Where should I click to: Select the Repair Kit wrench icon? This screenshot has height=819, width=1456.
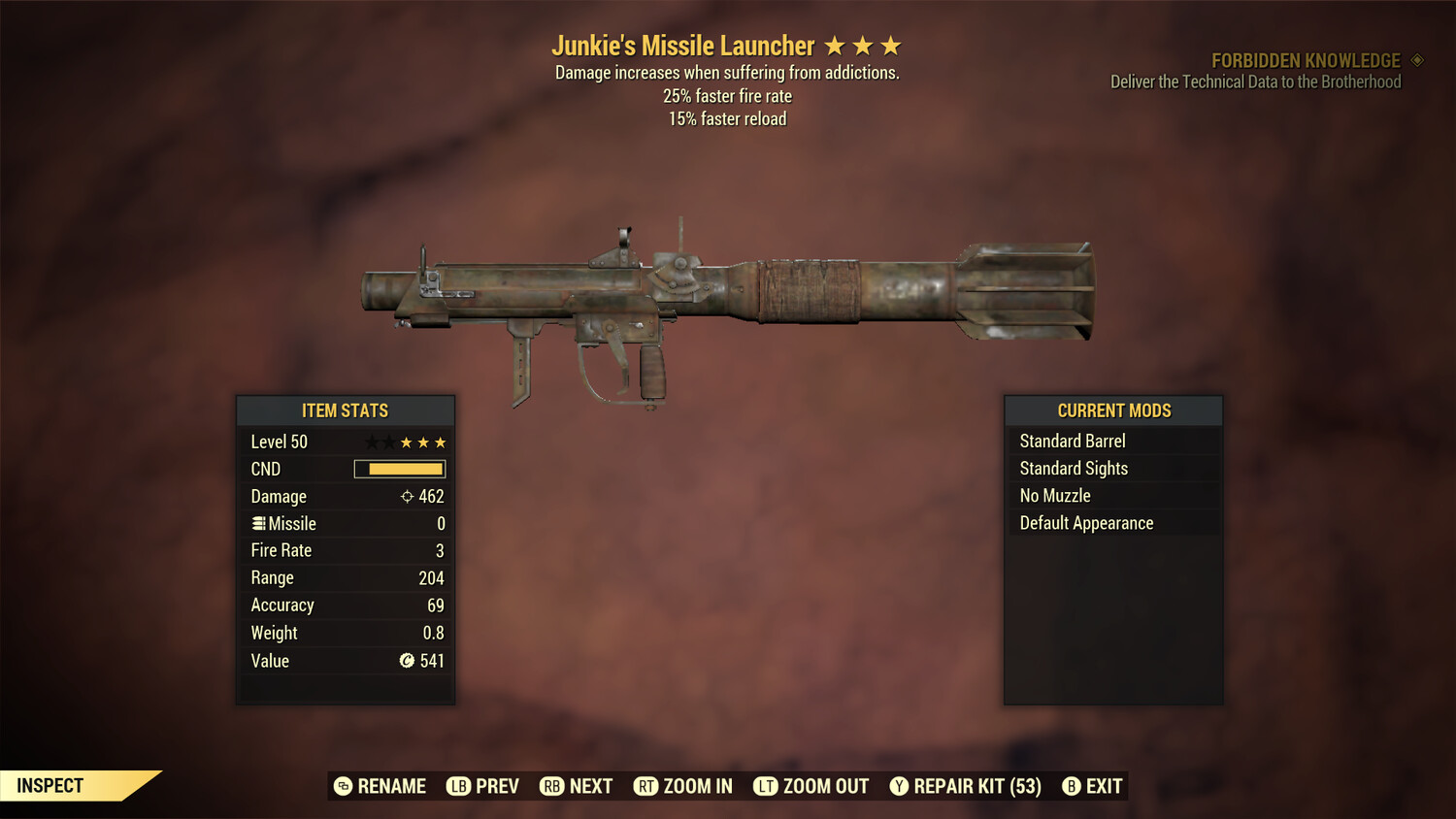click(x=899, y=786)
